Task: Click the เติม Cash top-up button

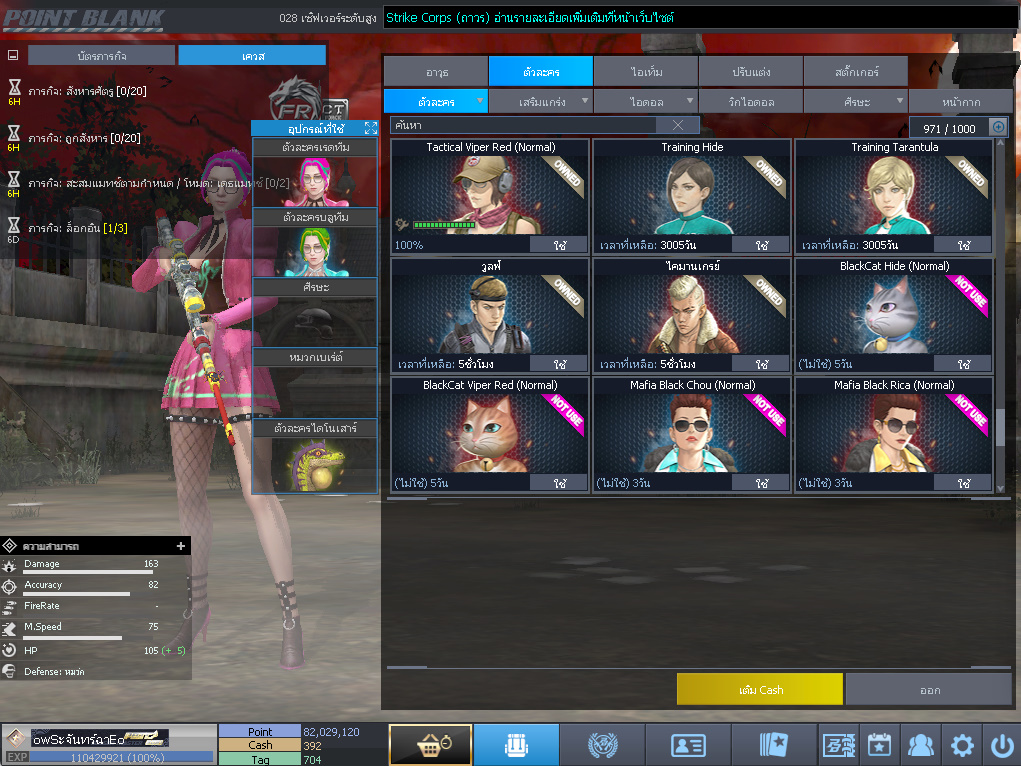Action: tap(759, 689)
